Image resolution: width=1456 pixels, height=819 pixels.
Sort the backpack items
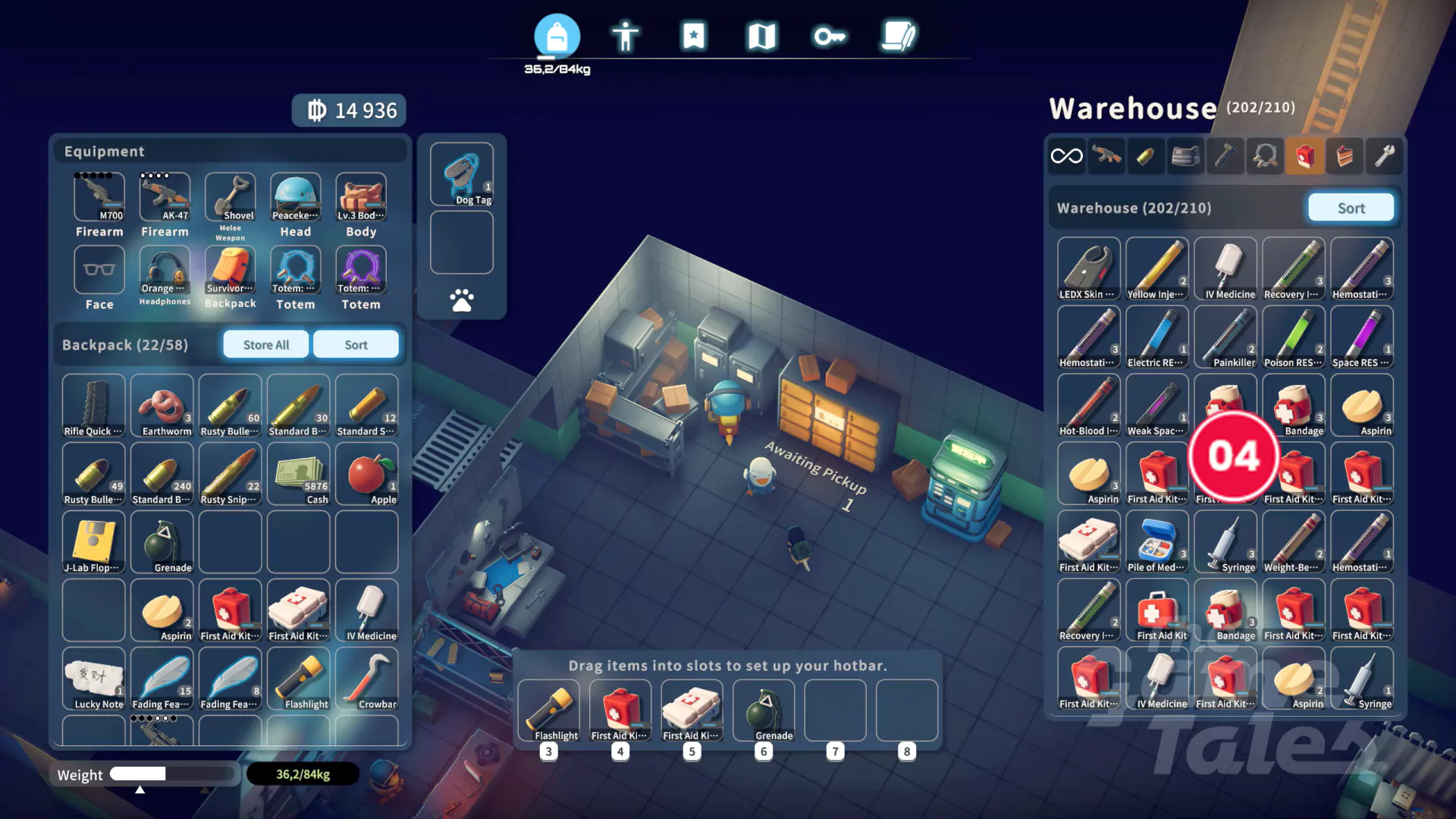click(x=356, y=345)
